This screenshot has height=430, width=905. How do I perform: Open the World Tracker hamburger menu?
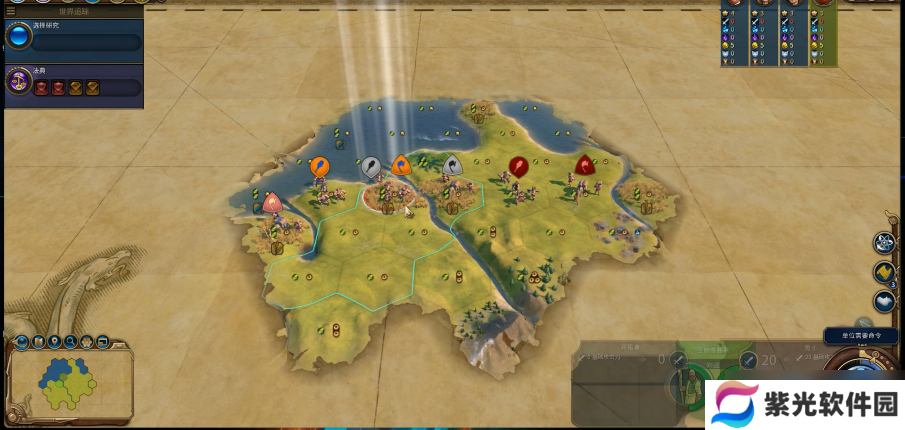click(x=8, y=10)
